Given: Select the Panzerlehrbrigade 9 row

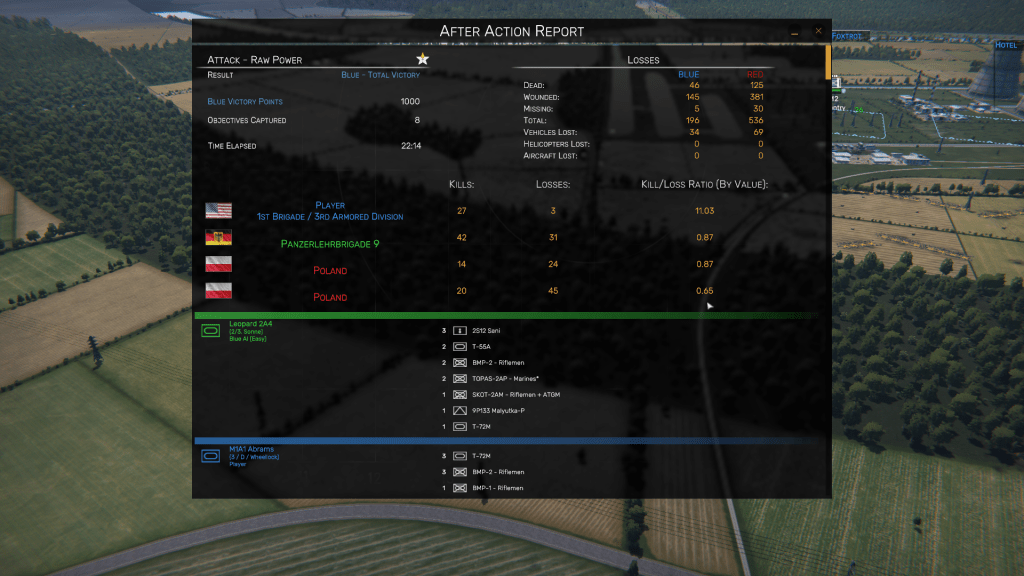Looking at the screenshot, I should (x=330, y=243).
